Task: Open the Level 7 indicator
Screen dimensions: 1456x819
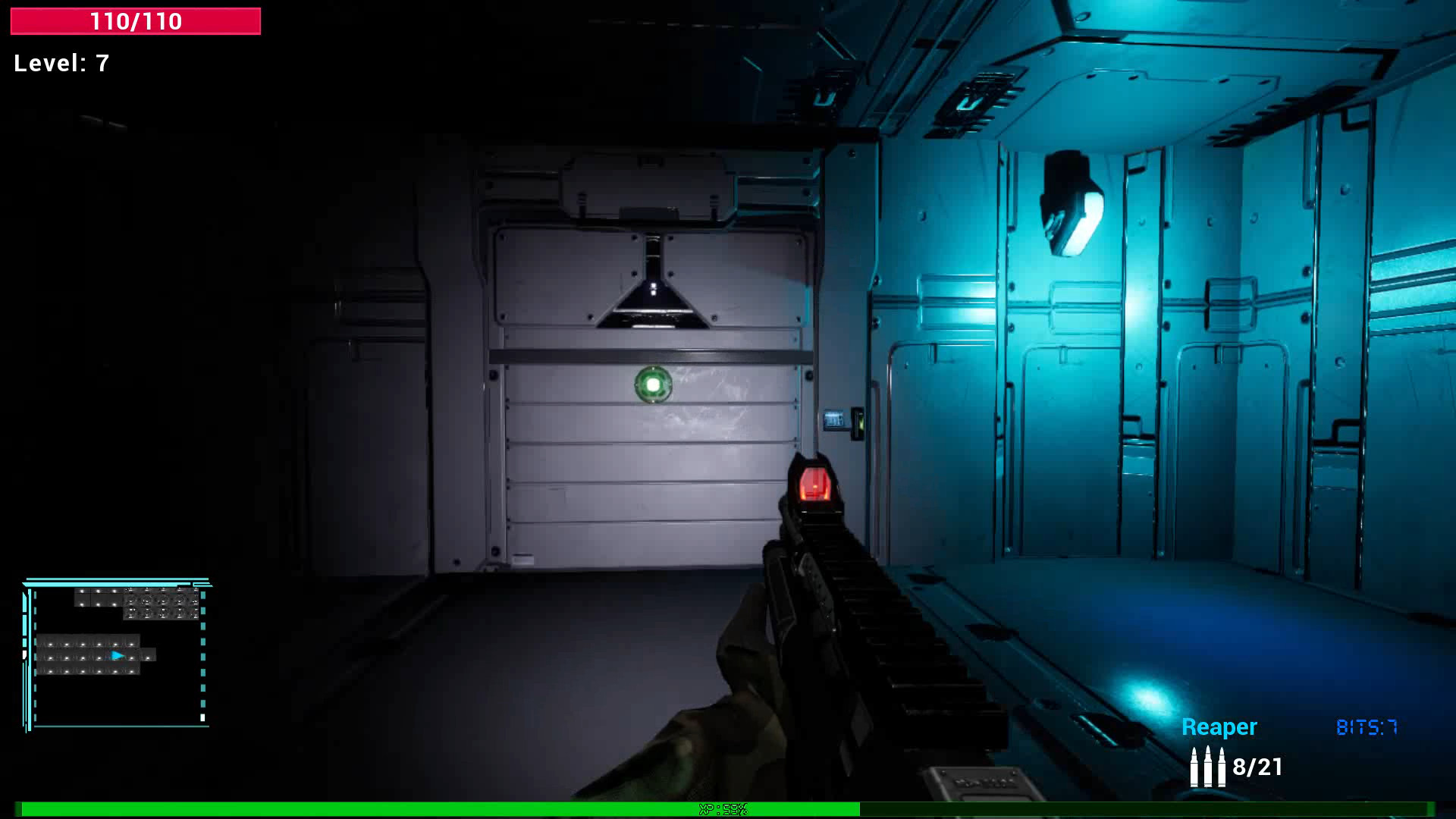Action: [x=61, y=64]
